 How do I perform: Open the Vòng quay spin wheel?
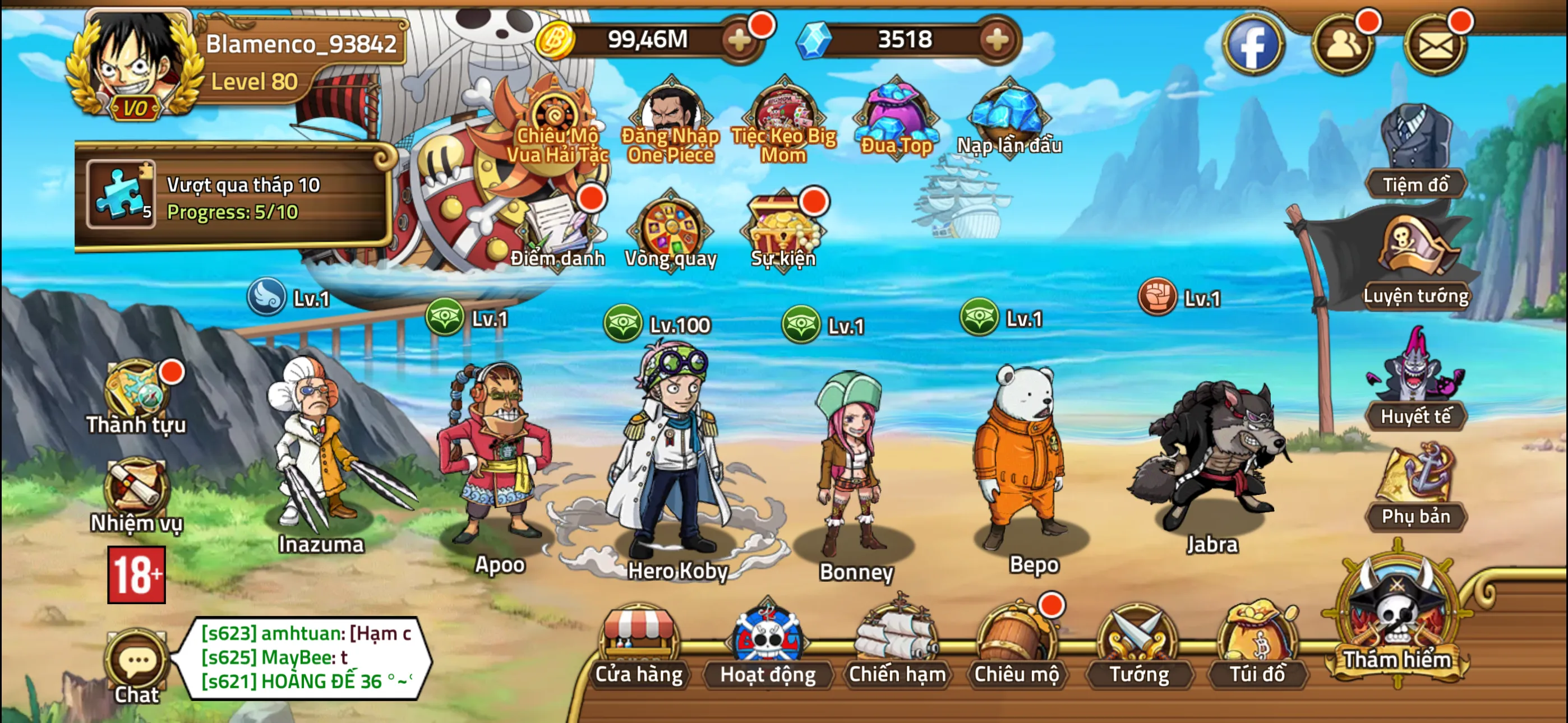click(670, 231)
